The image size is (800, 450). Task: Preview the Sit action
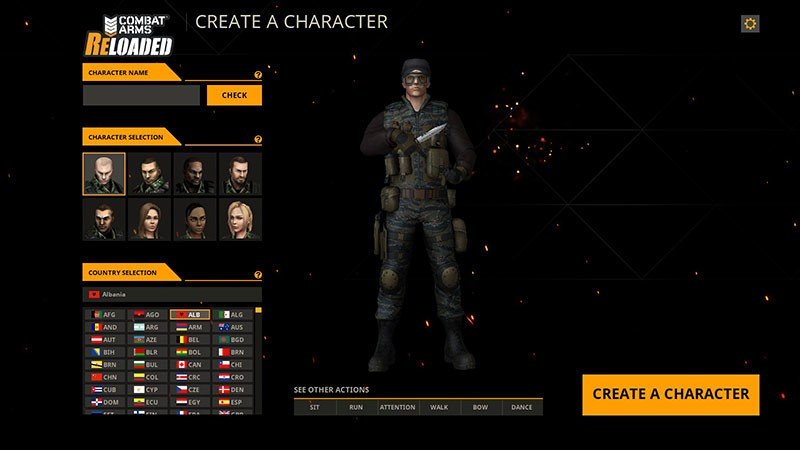click(x=315, y=407)
